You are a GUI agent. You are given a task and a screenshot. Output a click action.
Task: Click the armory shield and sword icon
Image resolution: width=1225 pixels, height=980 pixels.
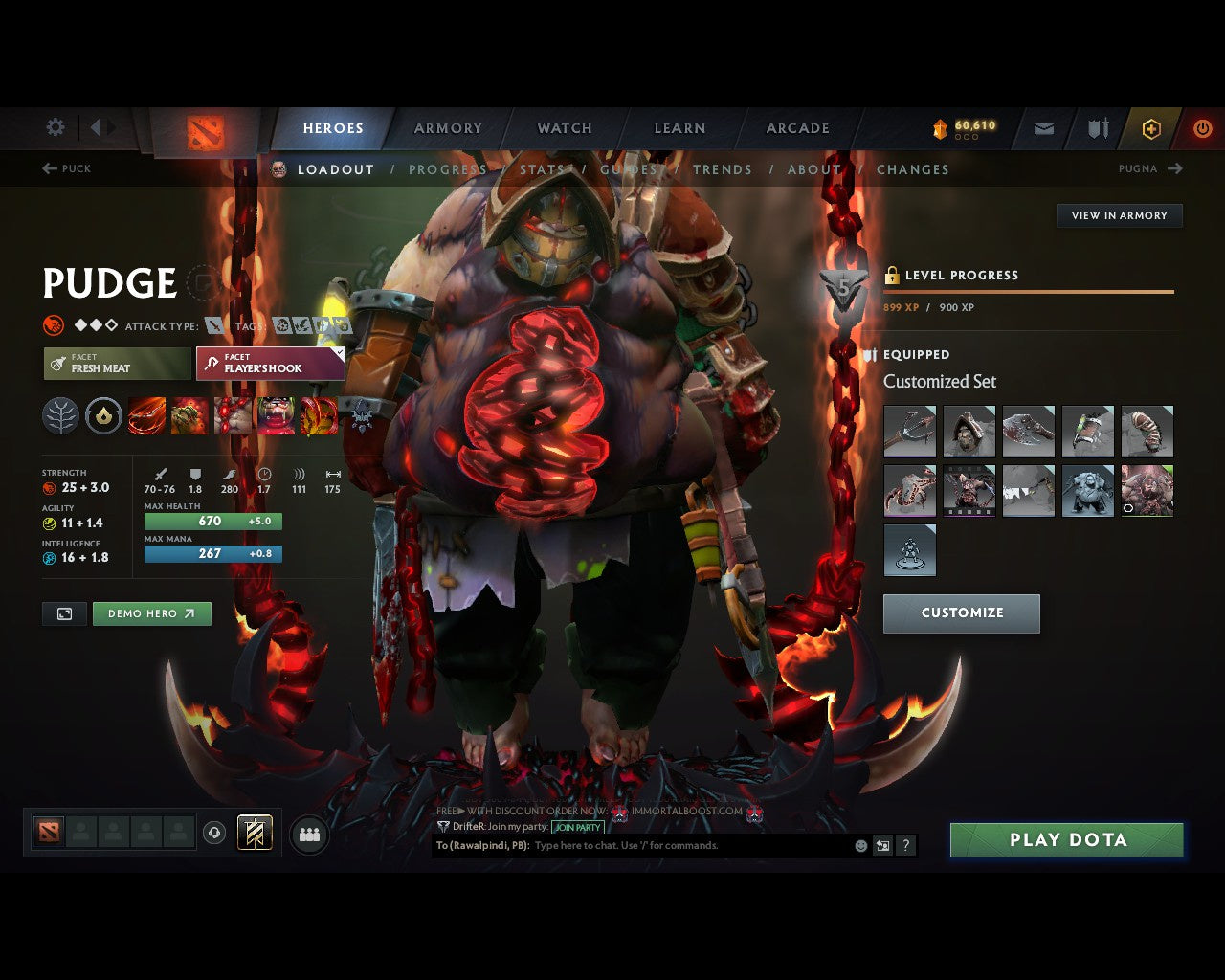tap(1096, 128)
